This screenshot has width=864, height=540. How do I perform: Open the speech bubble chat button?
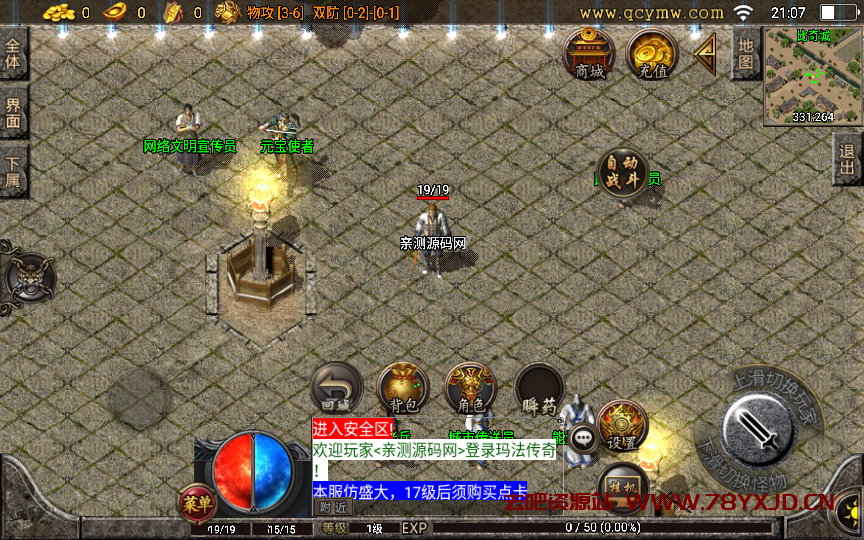584,437
